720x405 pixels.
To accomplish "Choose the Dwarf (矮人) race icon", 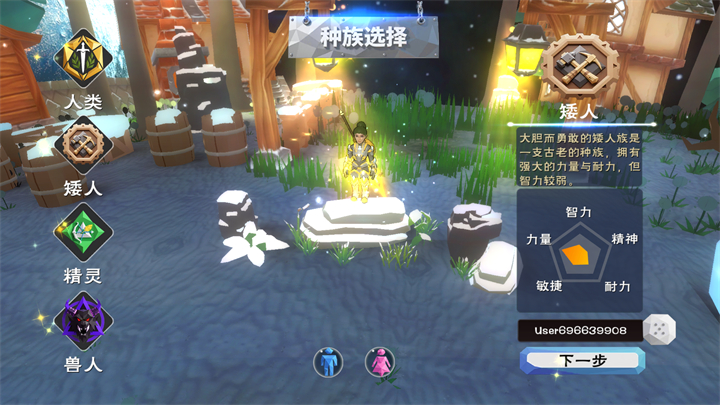I will (x=84, y=144).
